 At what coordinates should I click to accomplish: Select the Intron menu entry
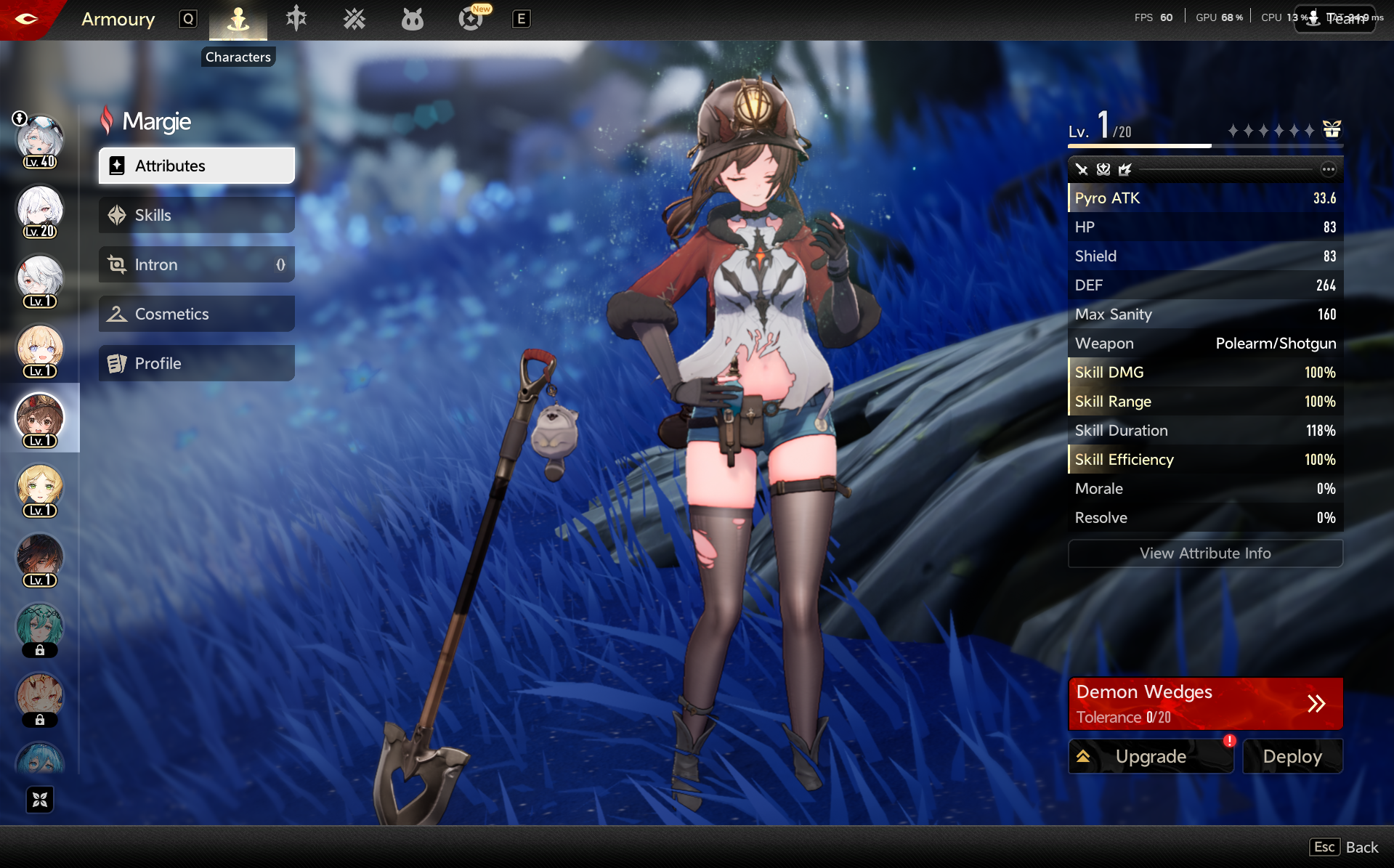(196, 264)
